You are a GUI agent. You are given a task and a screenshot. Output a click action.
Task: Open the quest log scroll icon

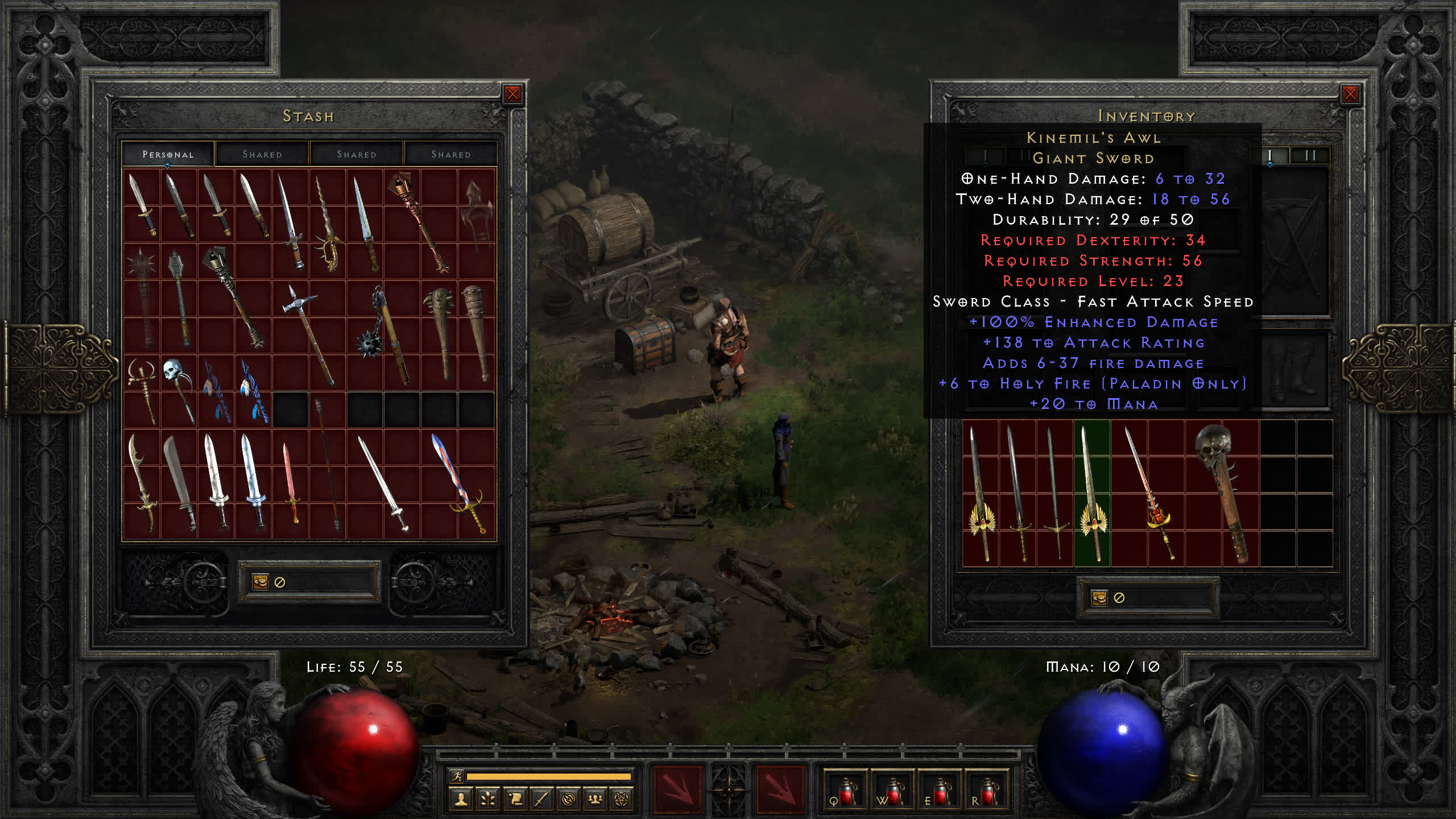pyautogui.click(x=515, y=800)
